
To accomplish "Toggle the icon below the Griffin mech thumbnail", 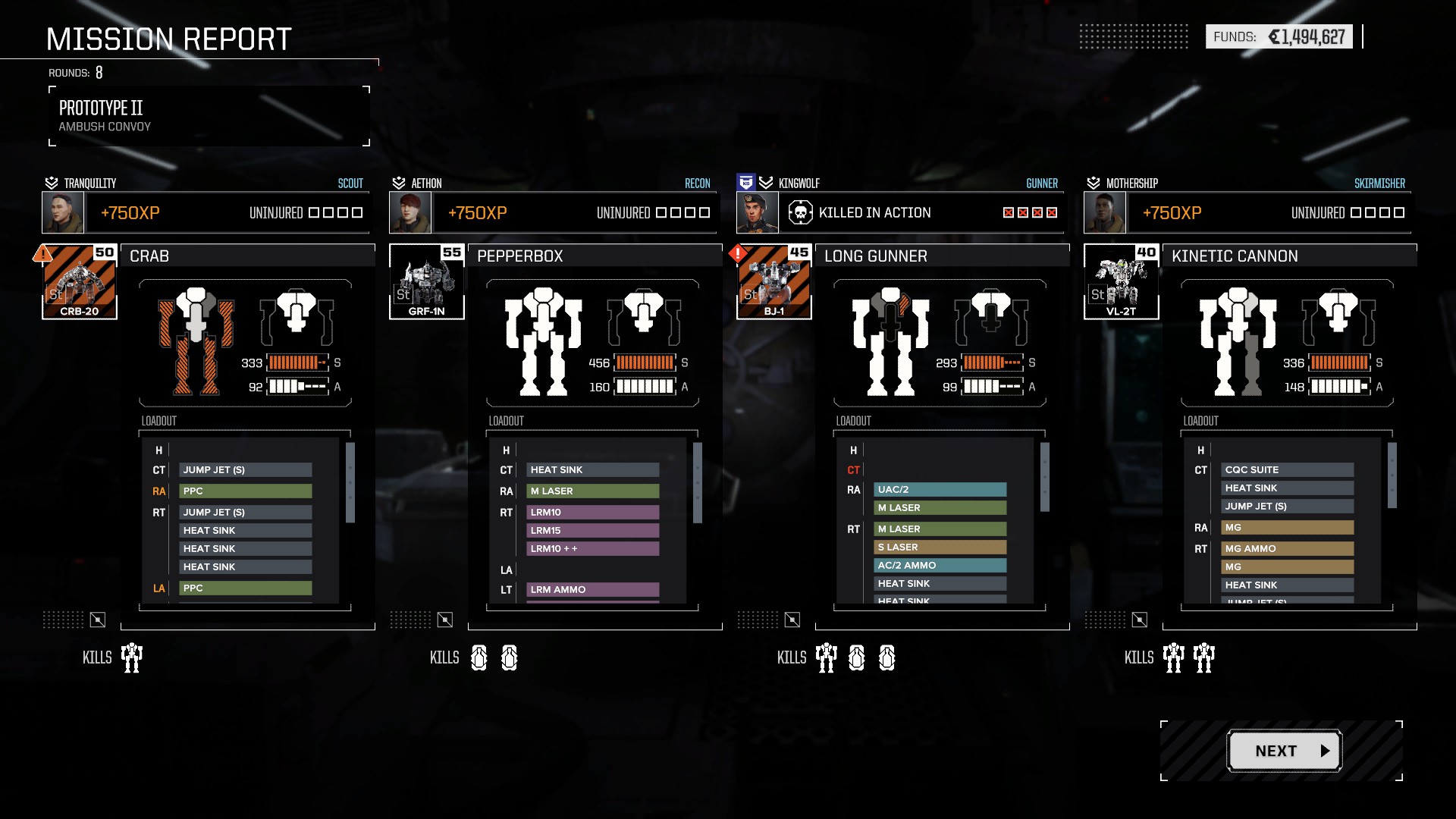I will click(x=445, y=620).
